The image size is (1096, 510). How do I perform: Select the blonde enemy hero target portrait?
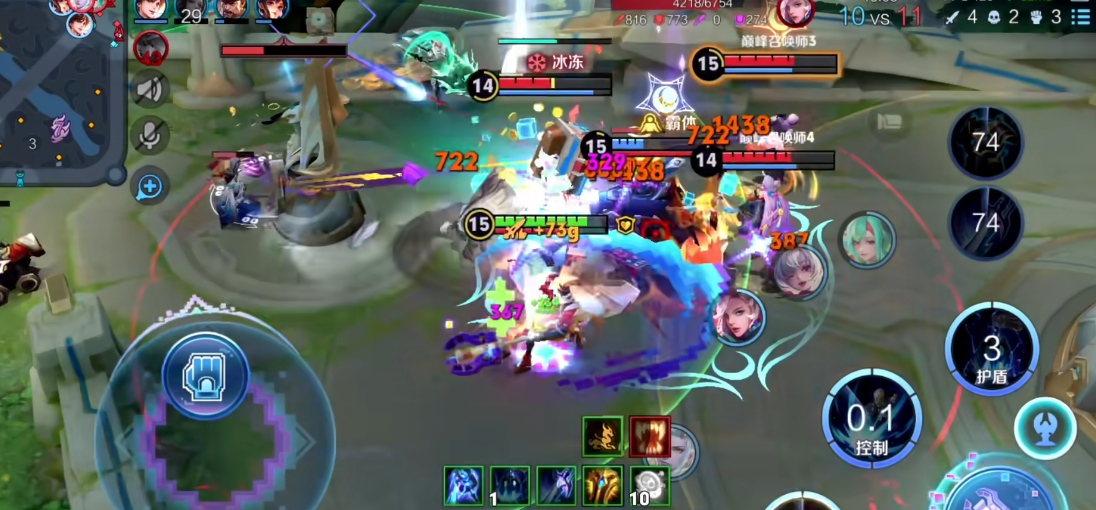coord(739,316)
